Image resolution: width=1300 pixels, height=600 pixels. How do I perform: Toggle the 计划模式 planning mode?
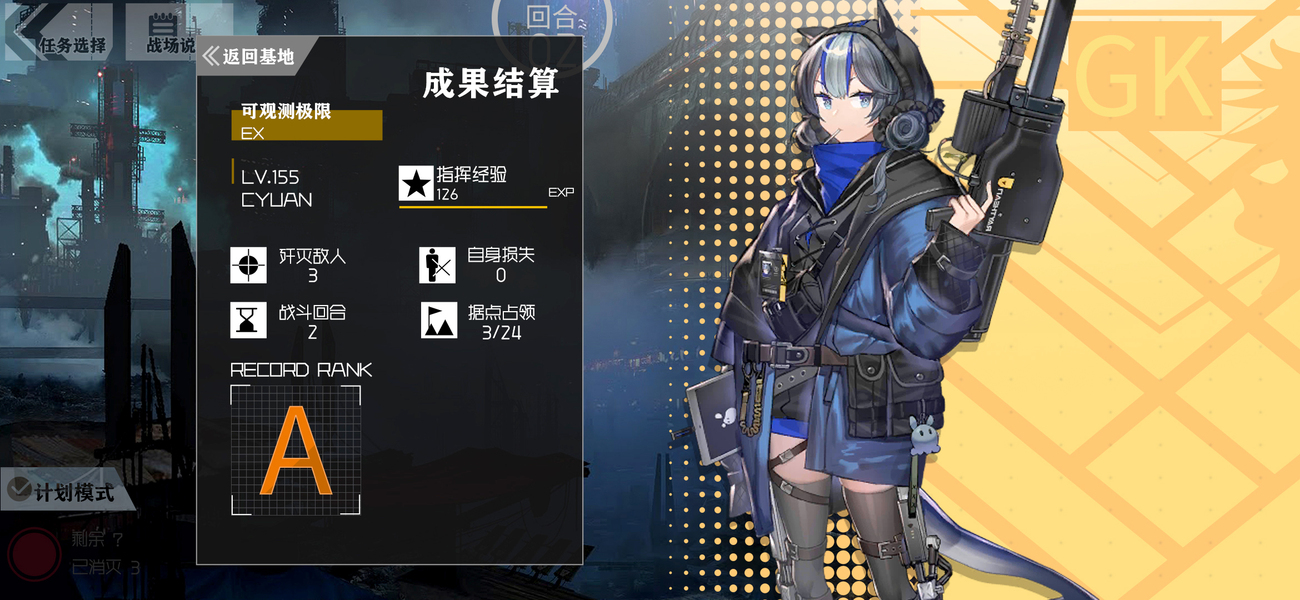62,491
